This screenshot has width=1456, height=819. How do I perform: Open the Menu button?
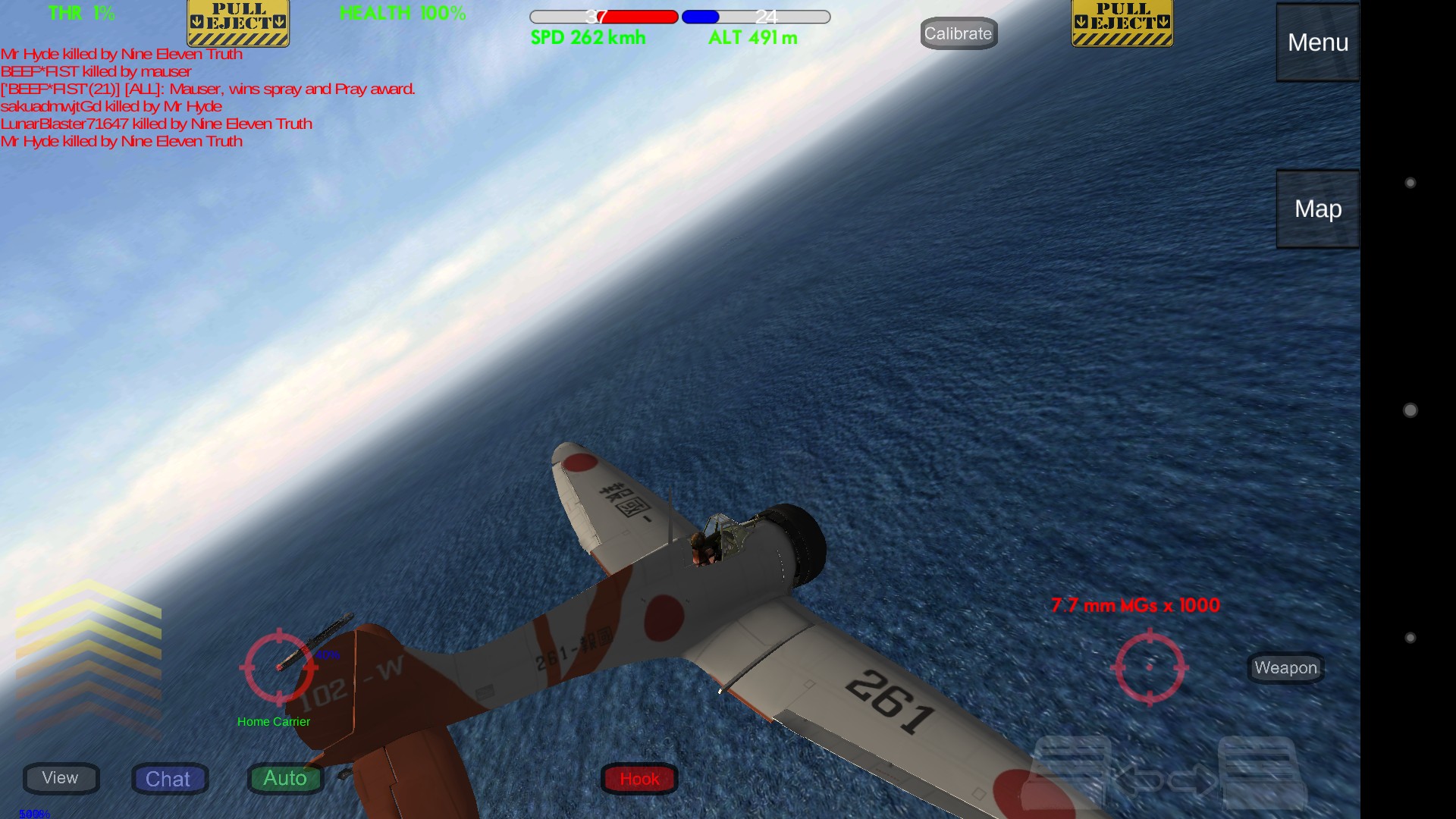coord(1317,42)
